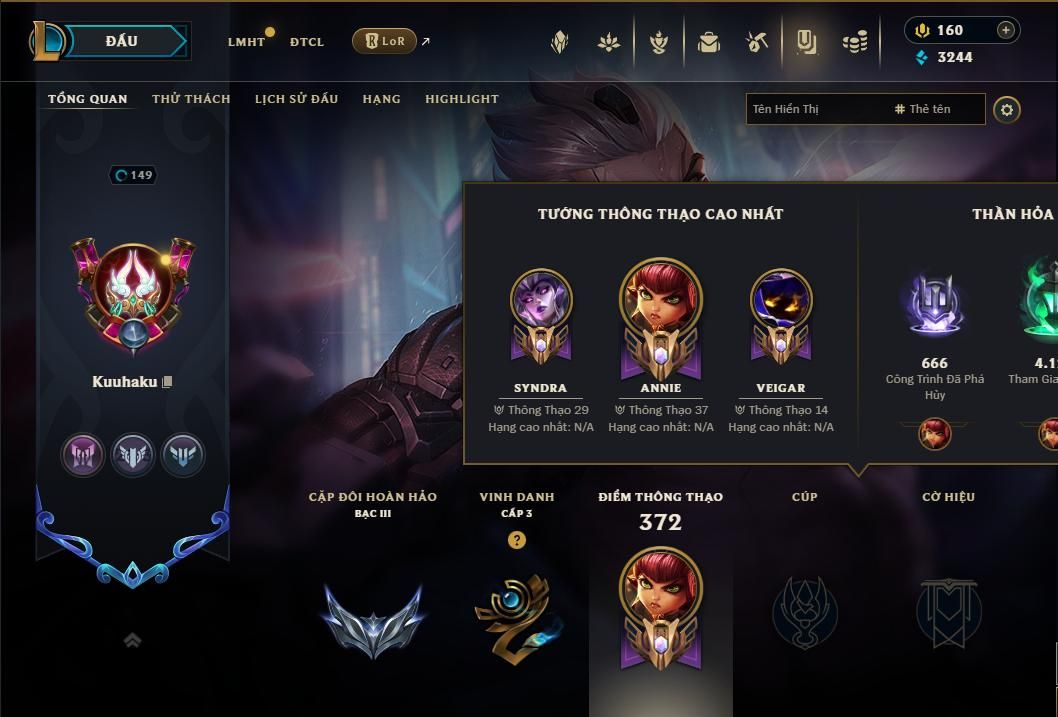Select the CỜ HIỆU banner panel
Image resolution: width=1058 pixels, height=717 pixels.
[x=948, y=610]
